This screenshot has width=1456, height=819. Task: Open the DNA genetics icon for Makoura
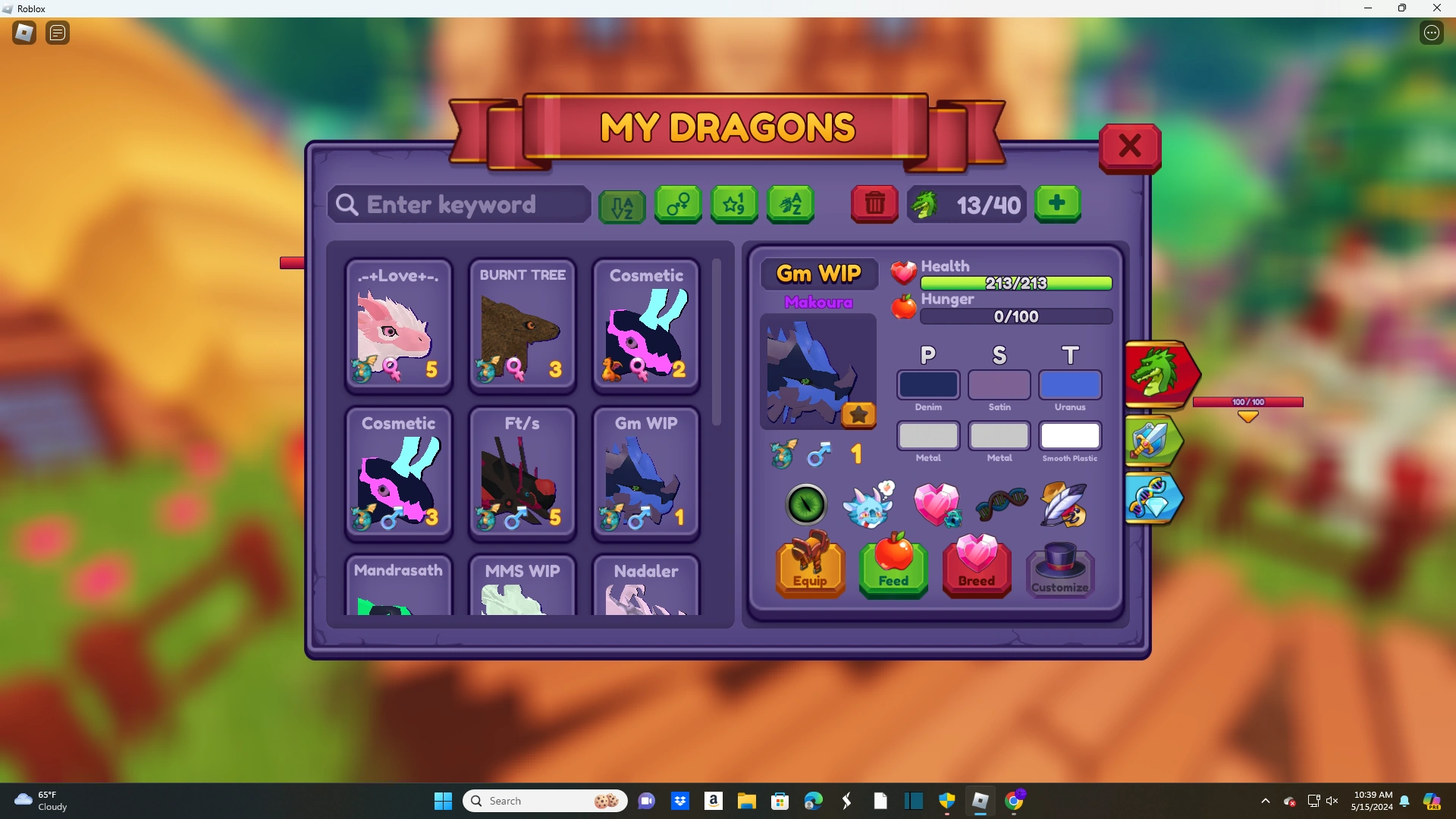tap(1001, 504)
